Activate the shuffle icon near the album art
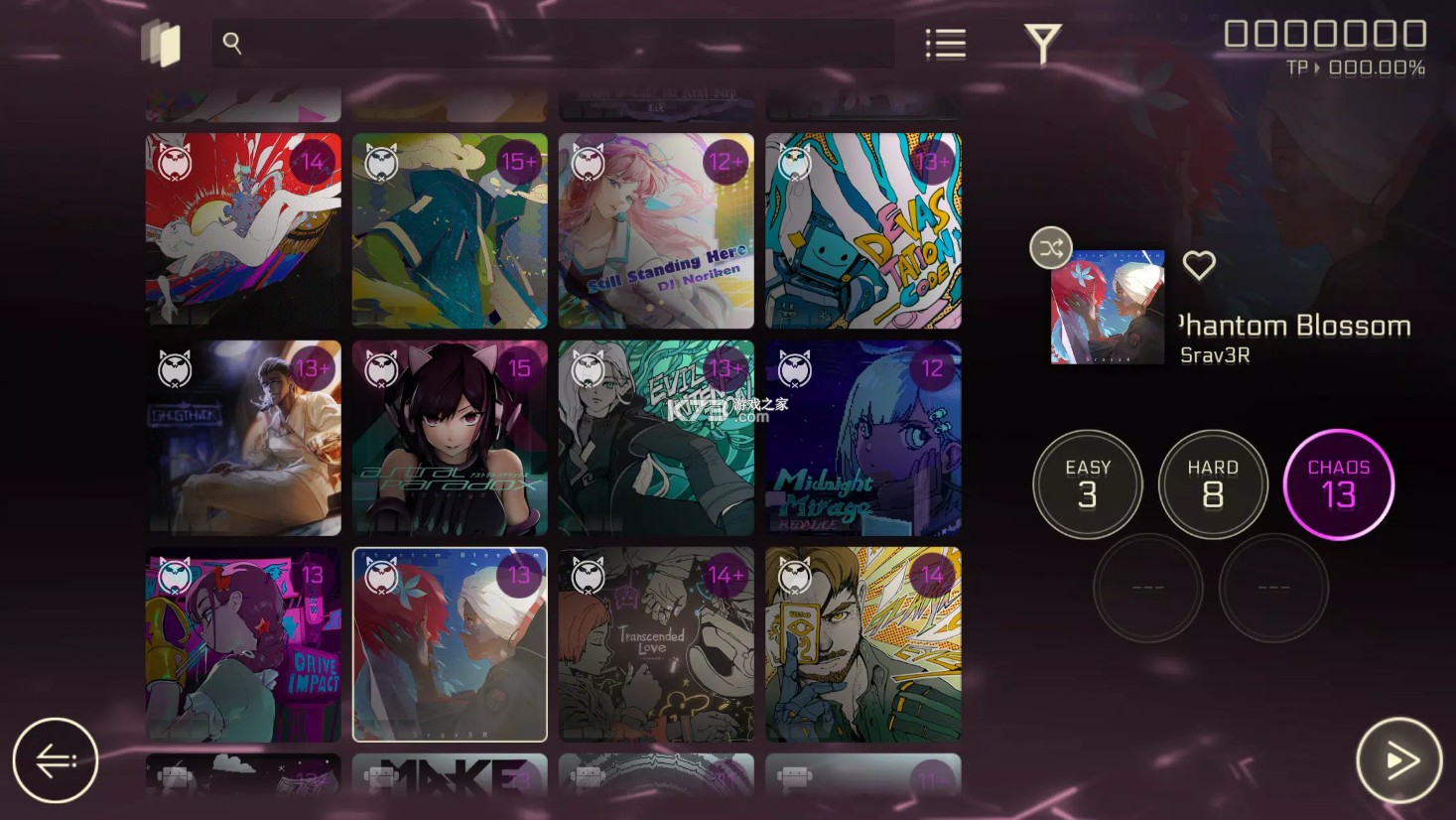 [x=1050, y=248]
